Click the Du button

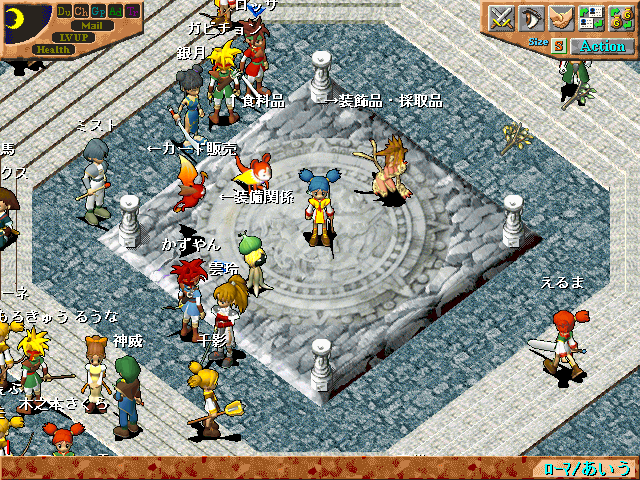[x=65, y=11]
